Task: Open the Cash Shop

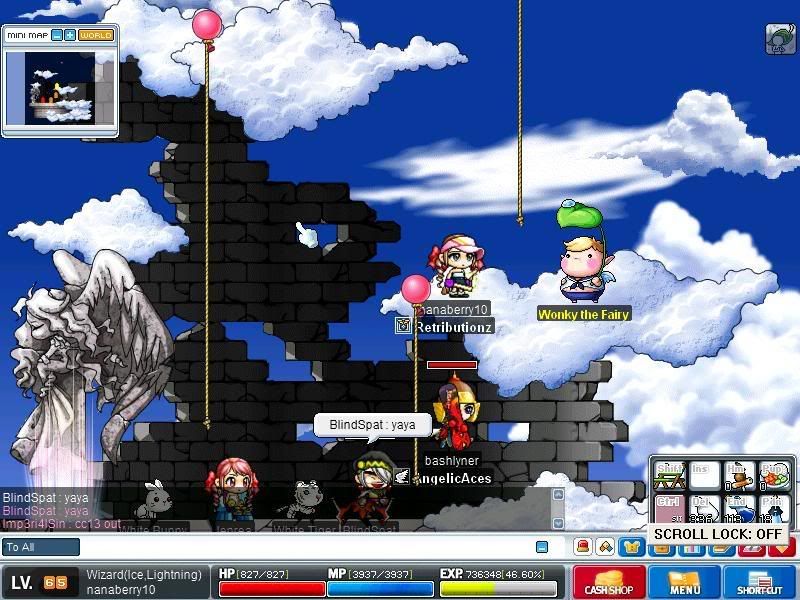Action: coord(608,582)
